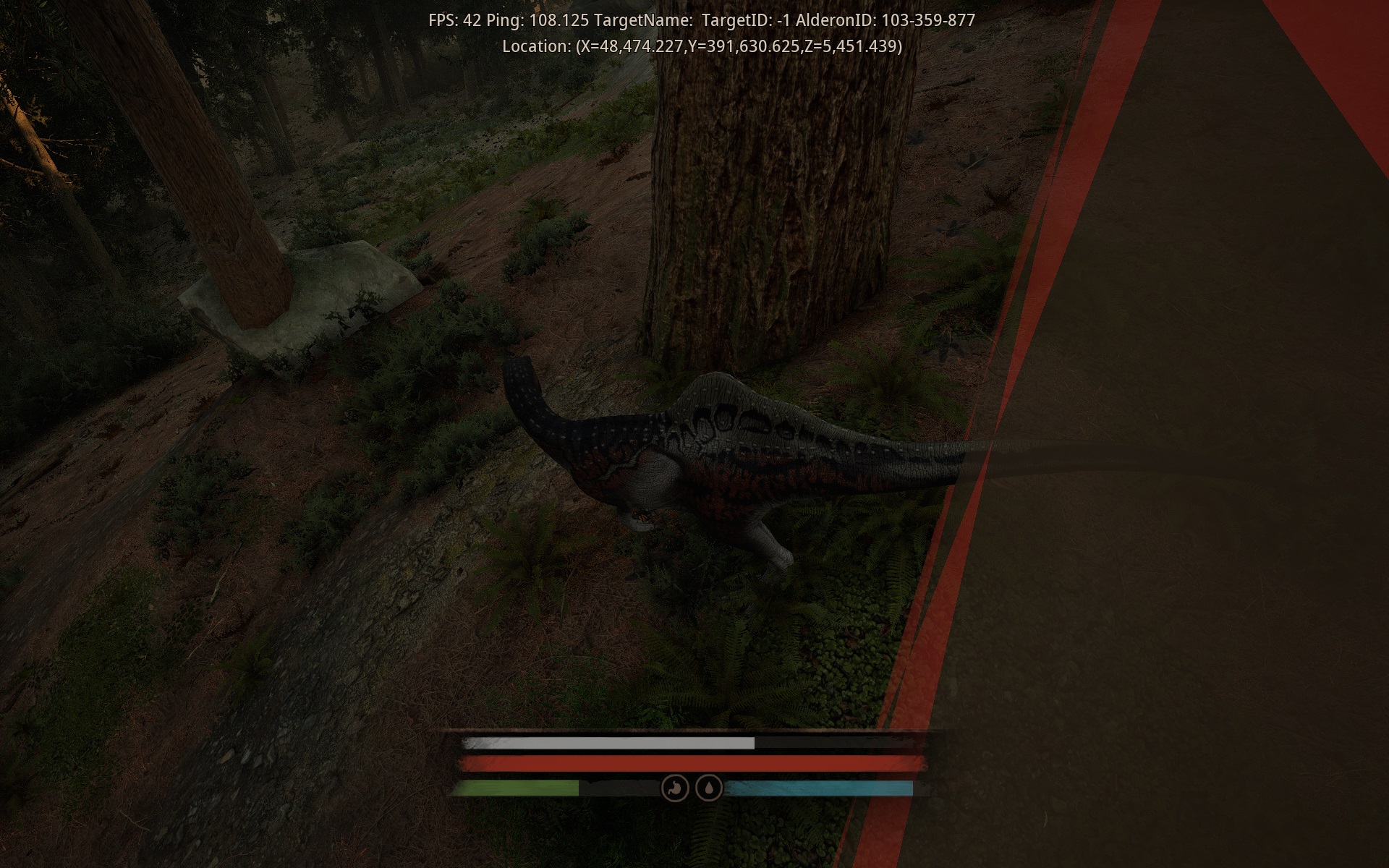Click the Location coordinates text
This screenshot has width=1389, height=868.
click(x=700, y=47)
